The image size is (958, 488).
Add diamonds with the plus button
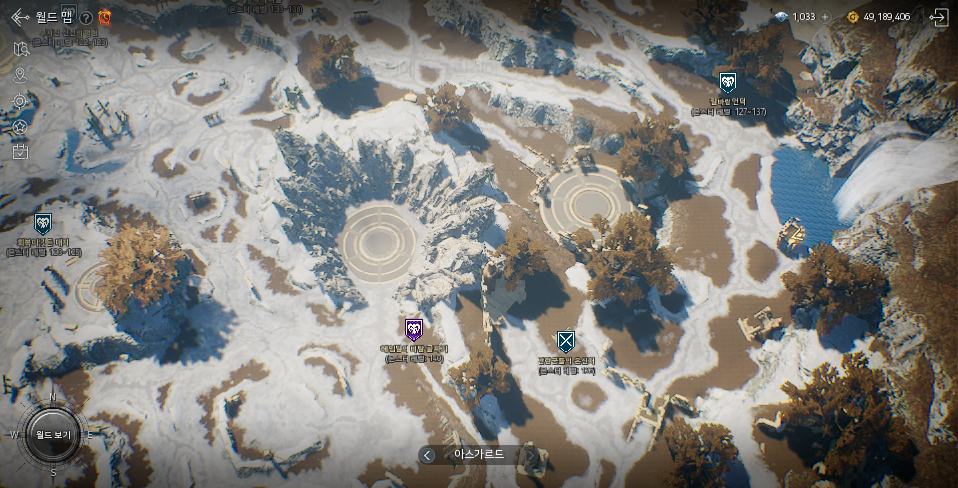(825, 17)
